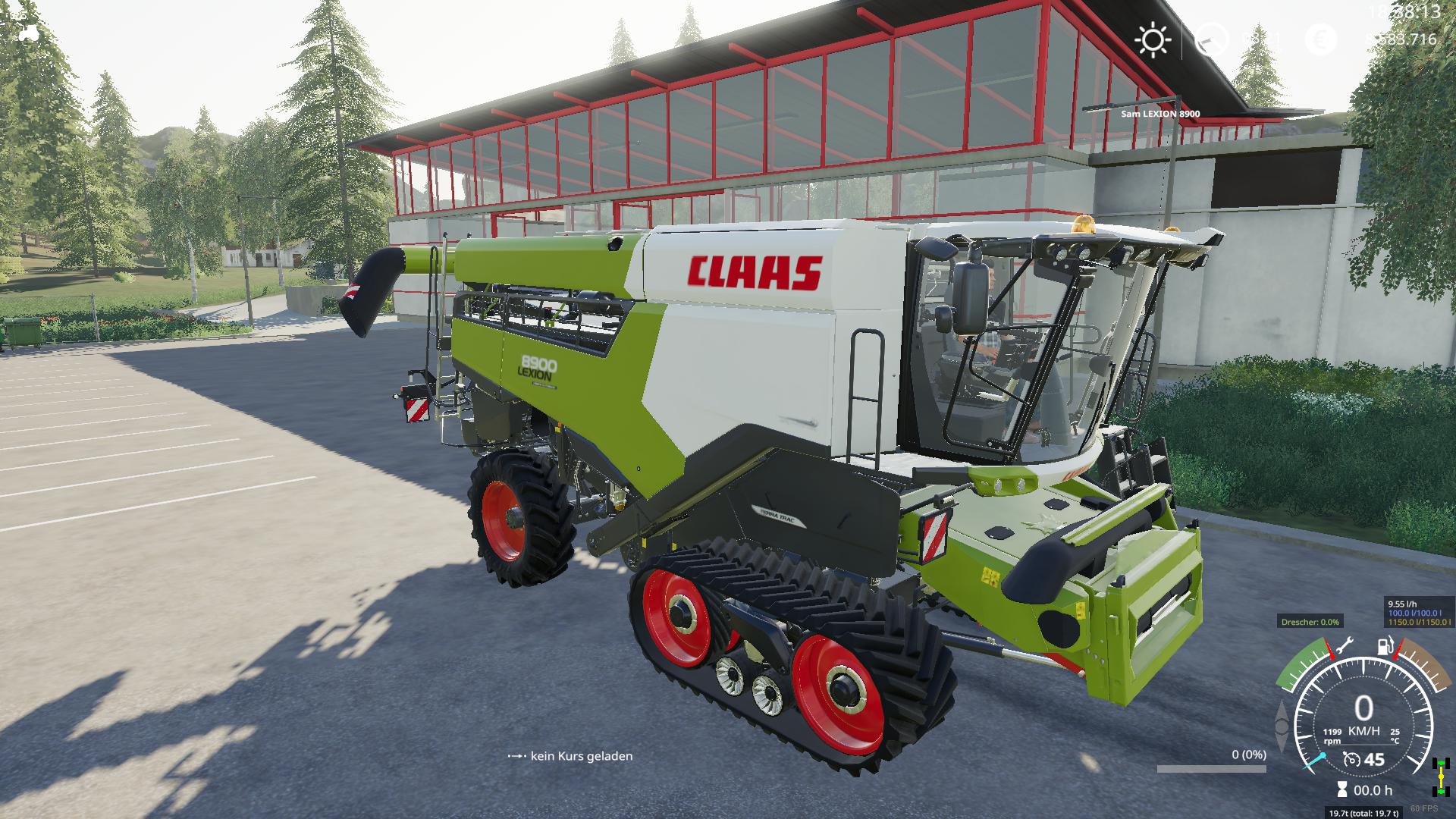Screen dimensions: 1456x819
Task: Click the cruise control gauge icon showing 45
Action: [x=1351, y=759]
